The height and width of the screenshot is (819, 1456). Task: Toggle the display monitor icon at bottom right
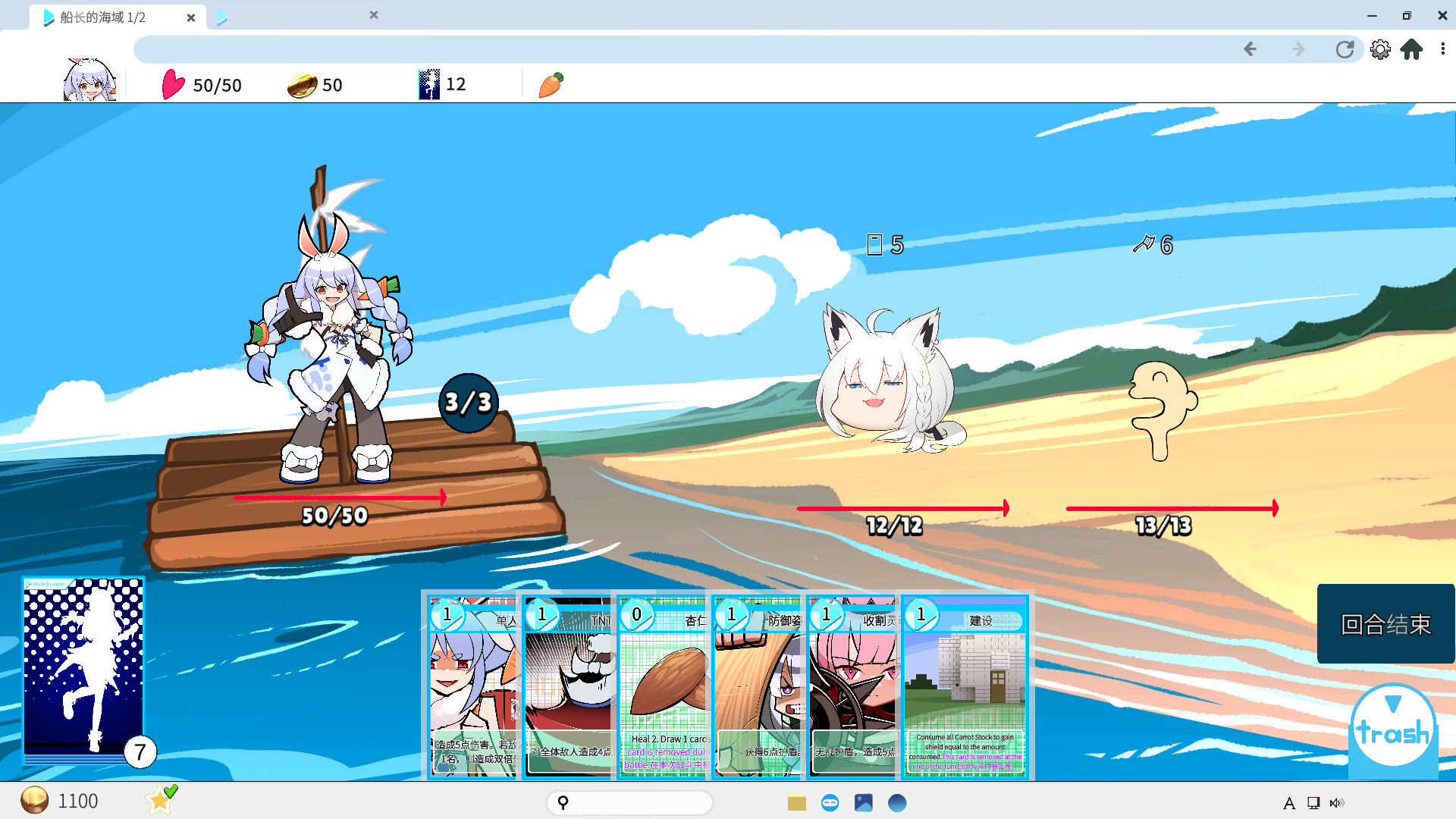[x=1313, y=802]
